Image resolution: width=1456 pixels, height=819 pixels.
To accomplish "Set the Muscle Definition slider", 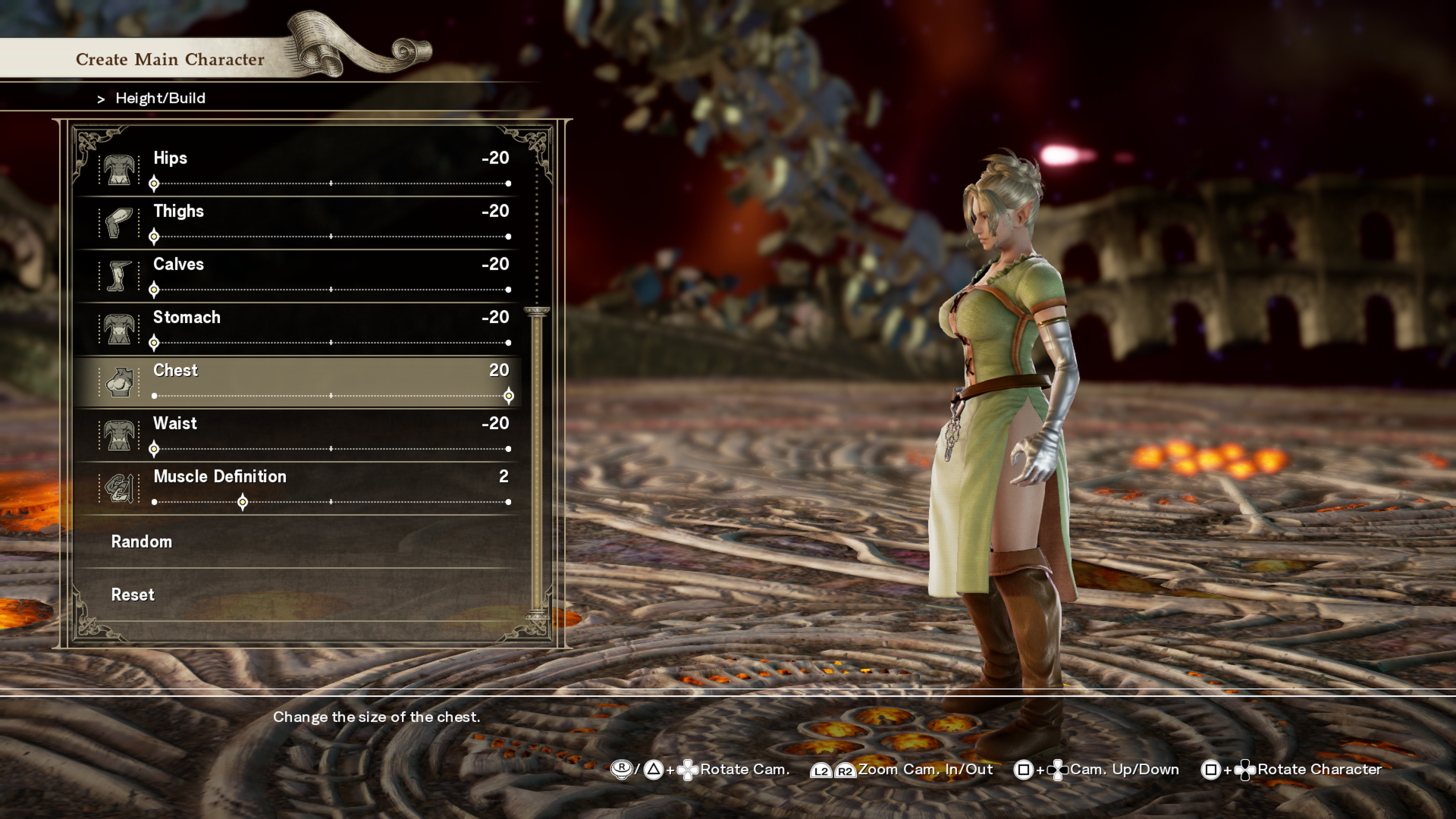I will [331, 502].
